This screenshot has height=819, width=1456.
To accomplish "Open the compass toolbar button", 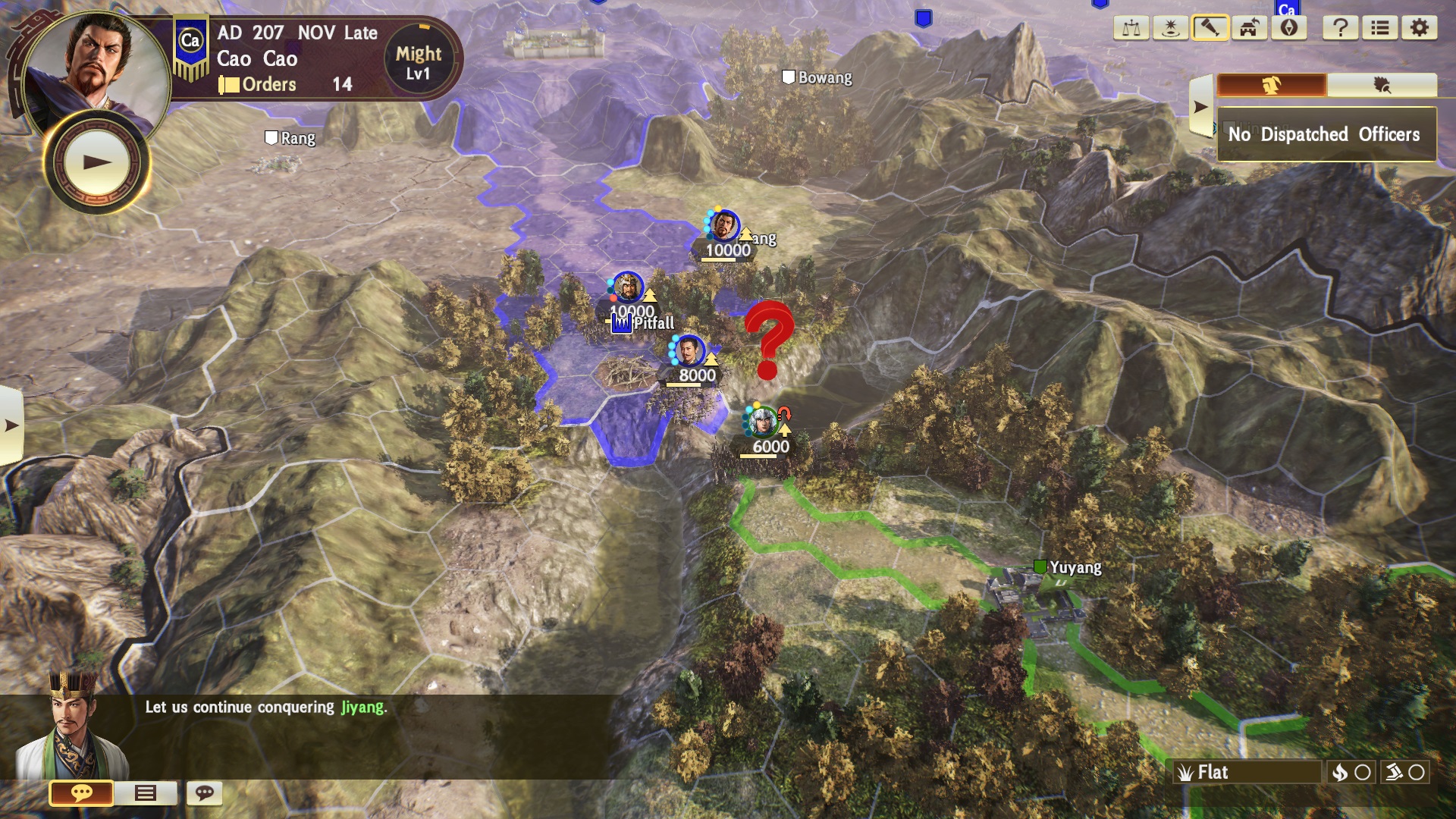I will click(x=1289, y=29).
